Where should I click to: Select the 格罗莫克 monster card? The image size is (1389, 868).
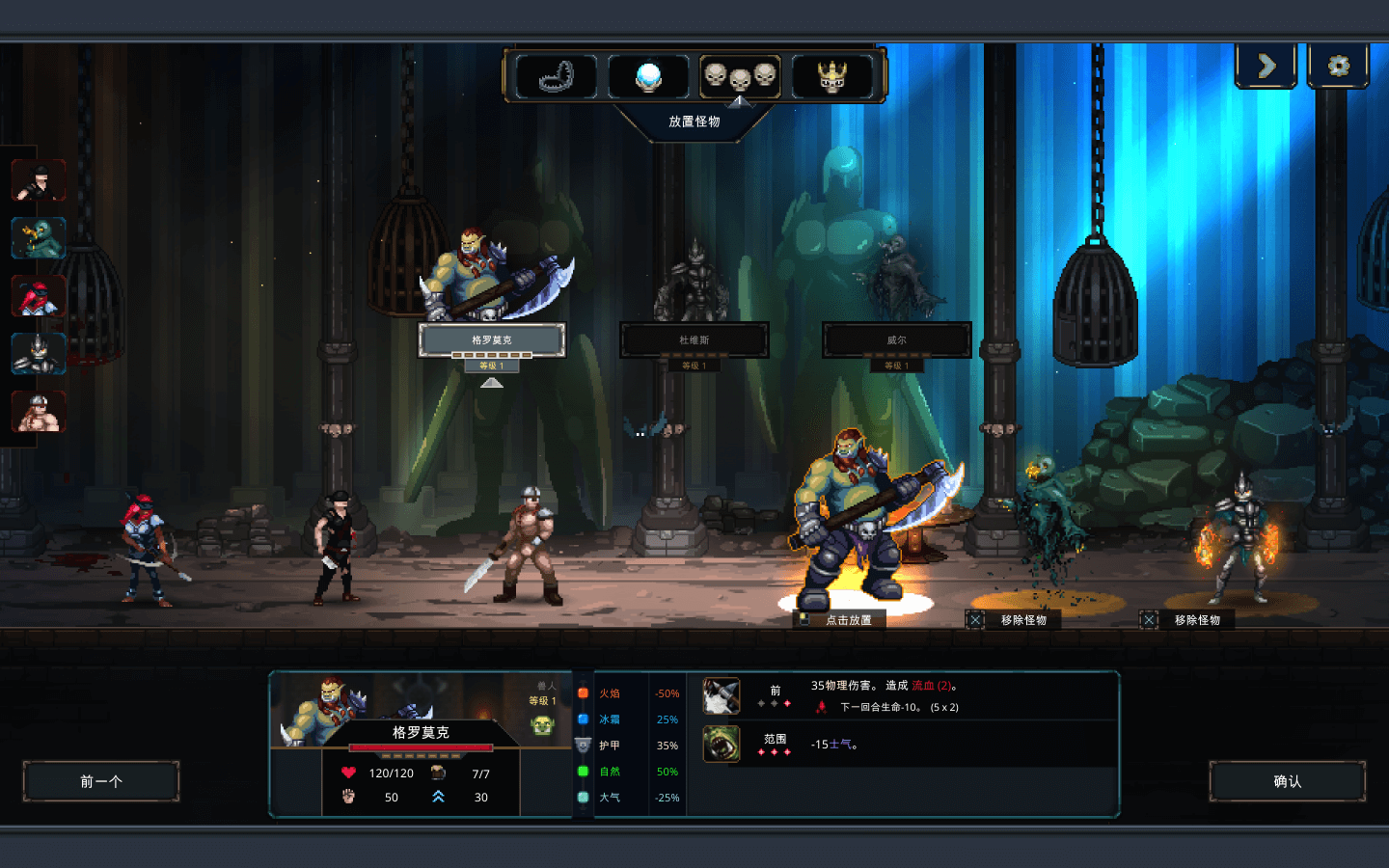click(x=492, y=339)
